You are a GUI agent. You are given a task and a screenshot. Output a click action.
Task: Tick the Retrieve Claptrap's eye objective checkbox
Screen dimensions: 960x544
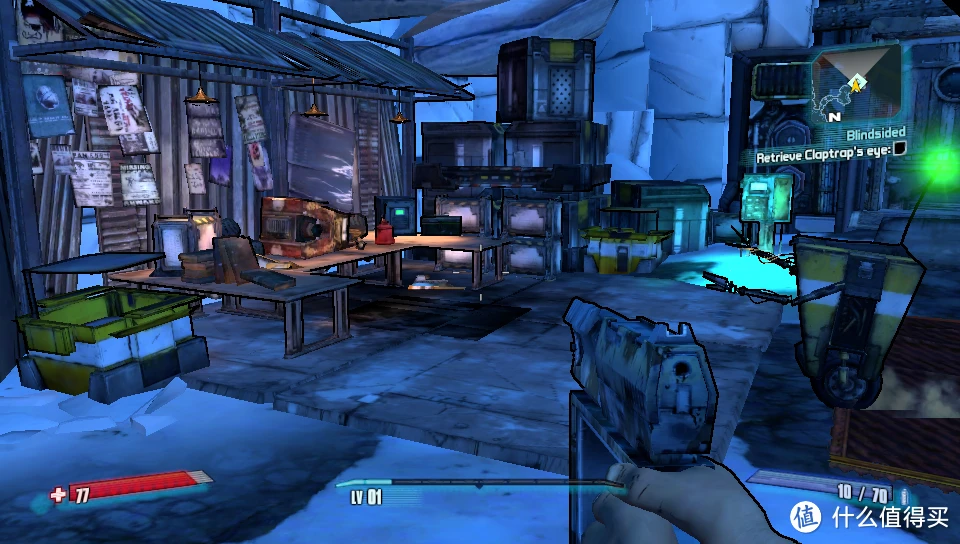(900, 149)
